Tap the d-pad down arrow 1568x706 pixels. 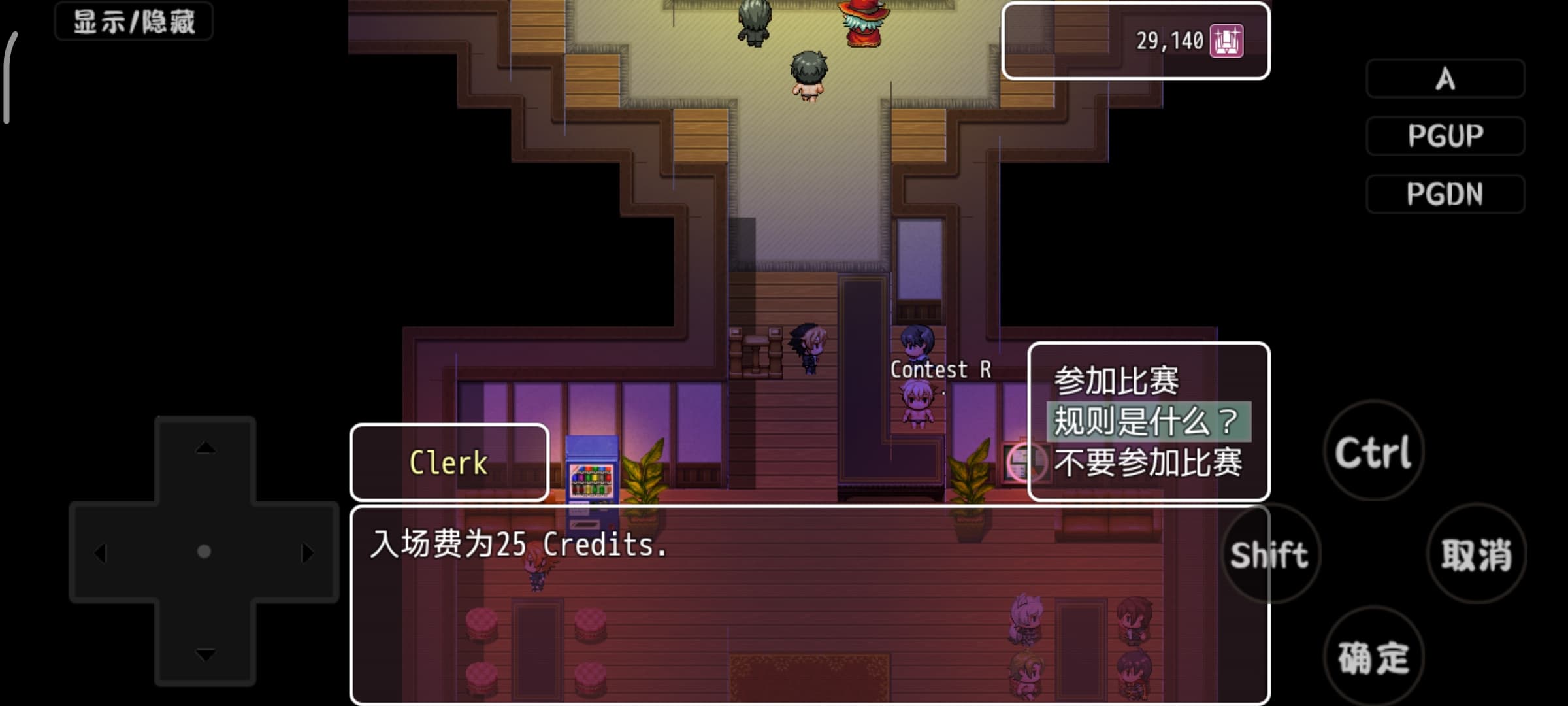pyautogui.click(x=205, y=654)
